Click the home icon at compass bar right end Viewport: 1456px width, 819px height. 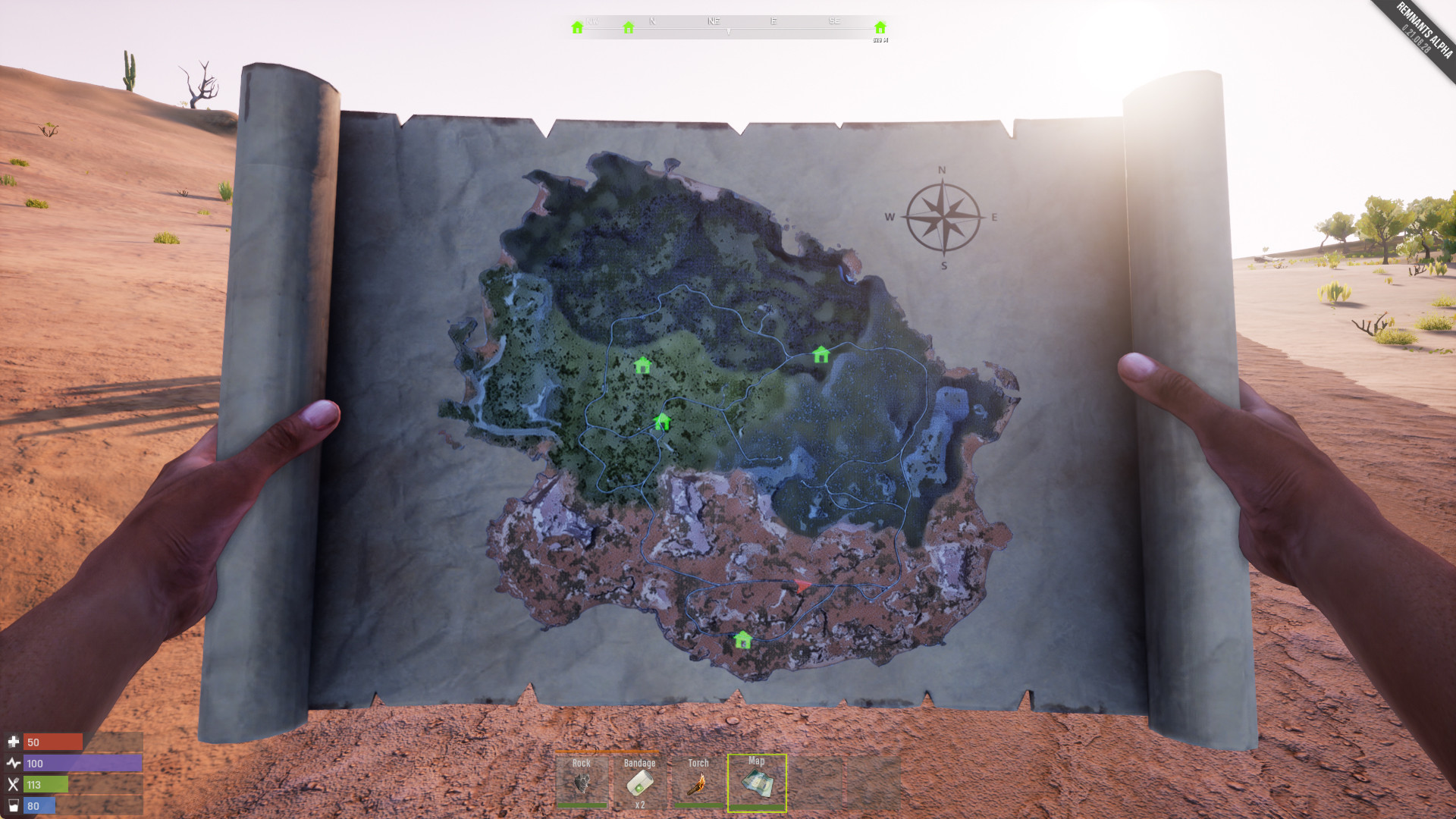880,26
